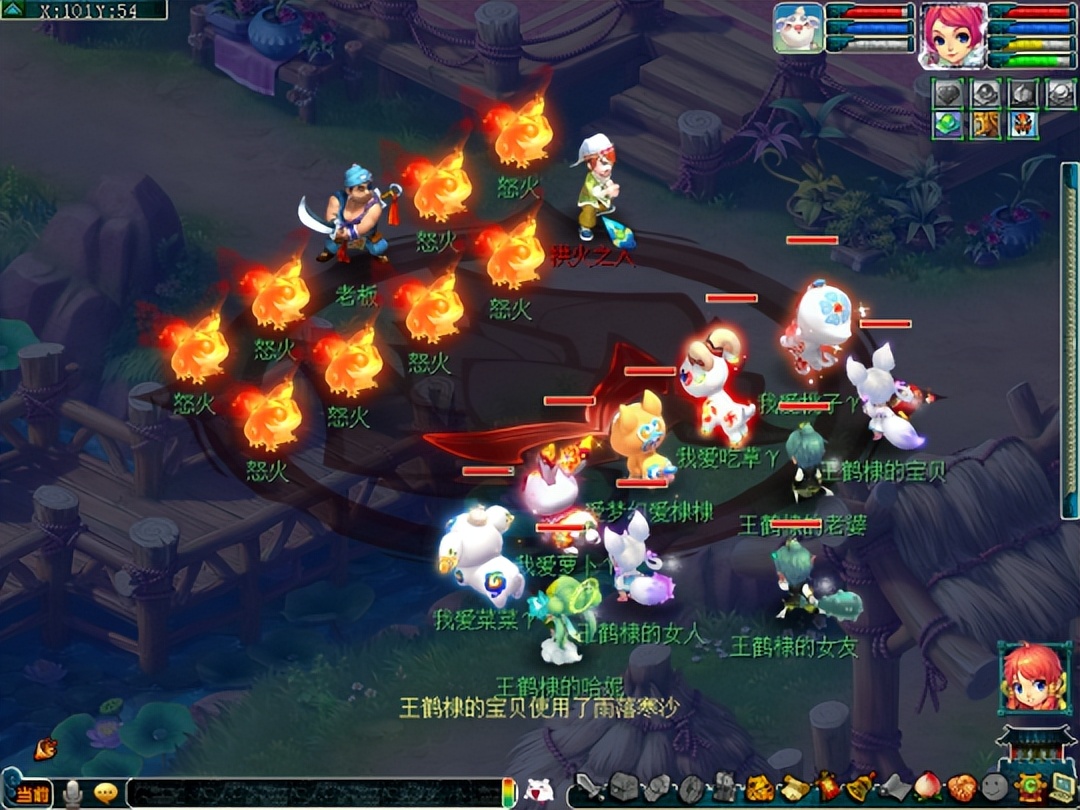Open the pet portrait panel
The width and height of the screenshot is (1080, 810).
pos(798,28)
